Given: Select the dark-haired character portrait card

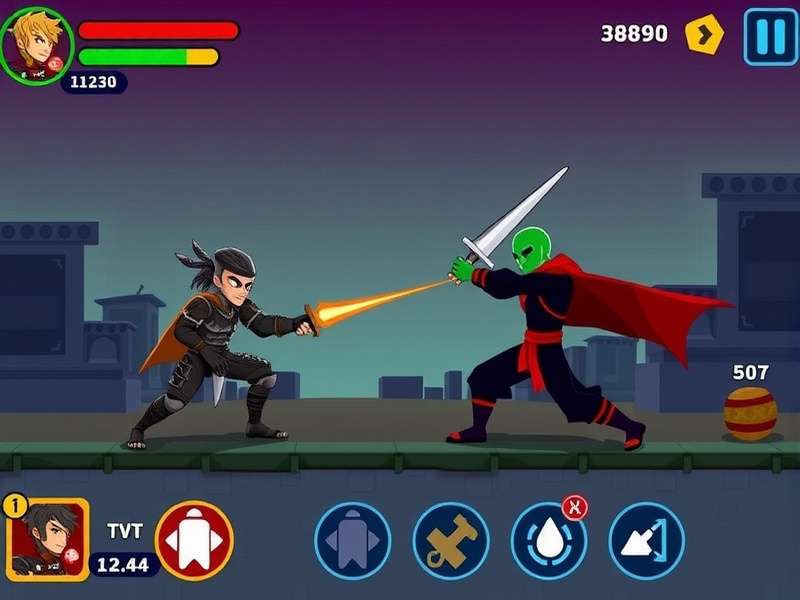Looking at the screenshot, I should 49,538.
